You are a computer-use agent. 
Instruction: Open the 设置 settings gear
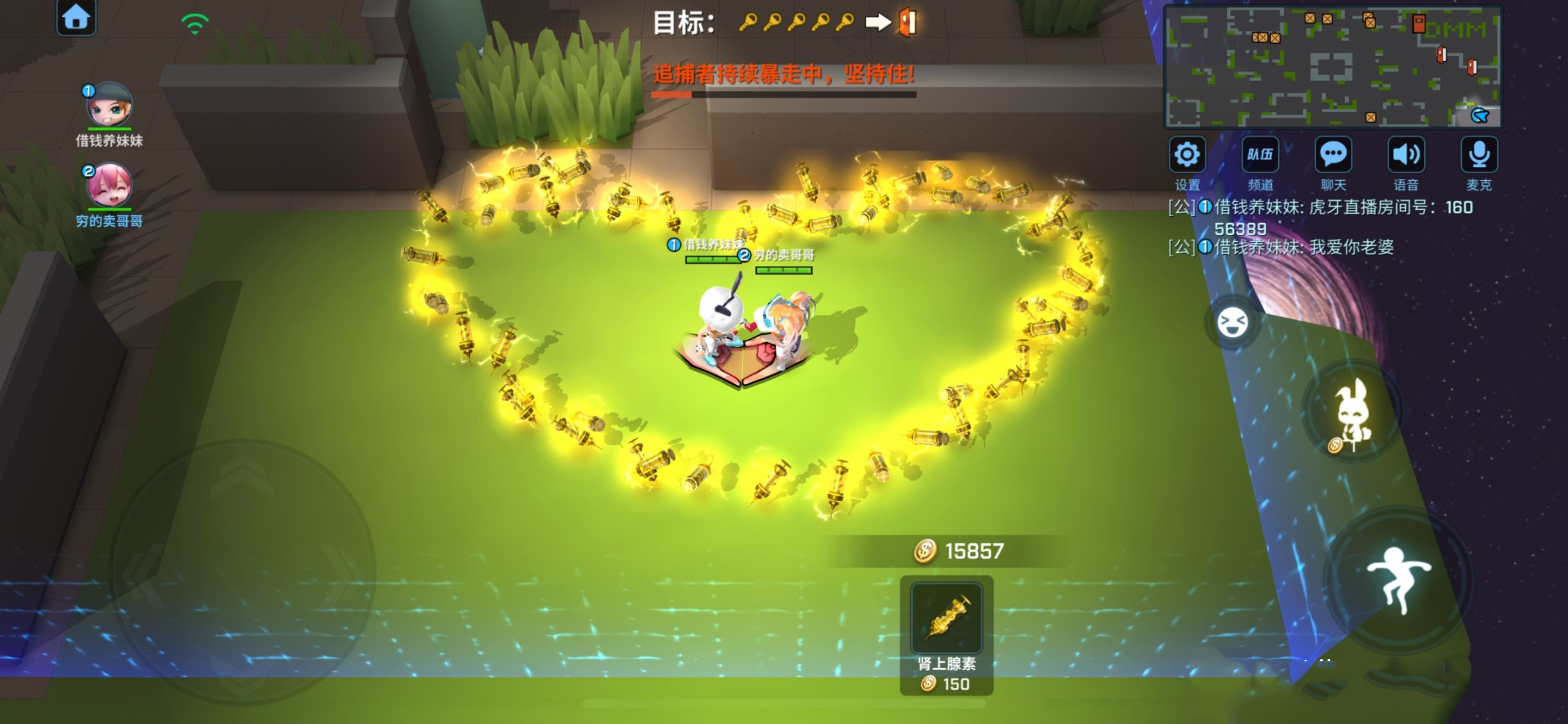[1187, 155]
